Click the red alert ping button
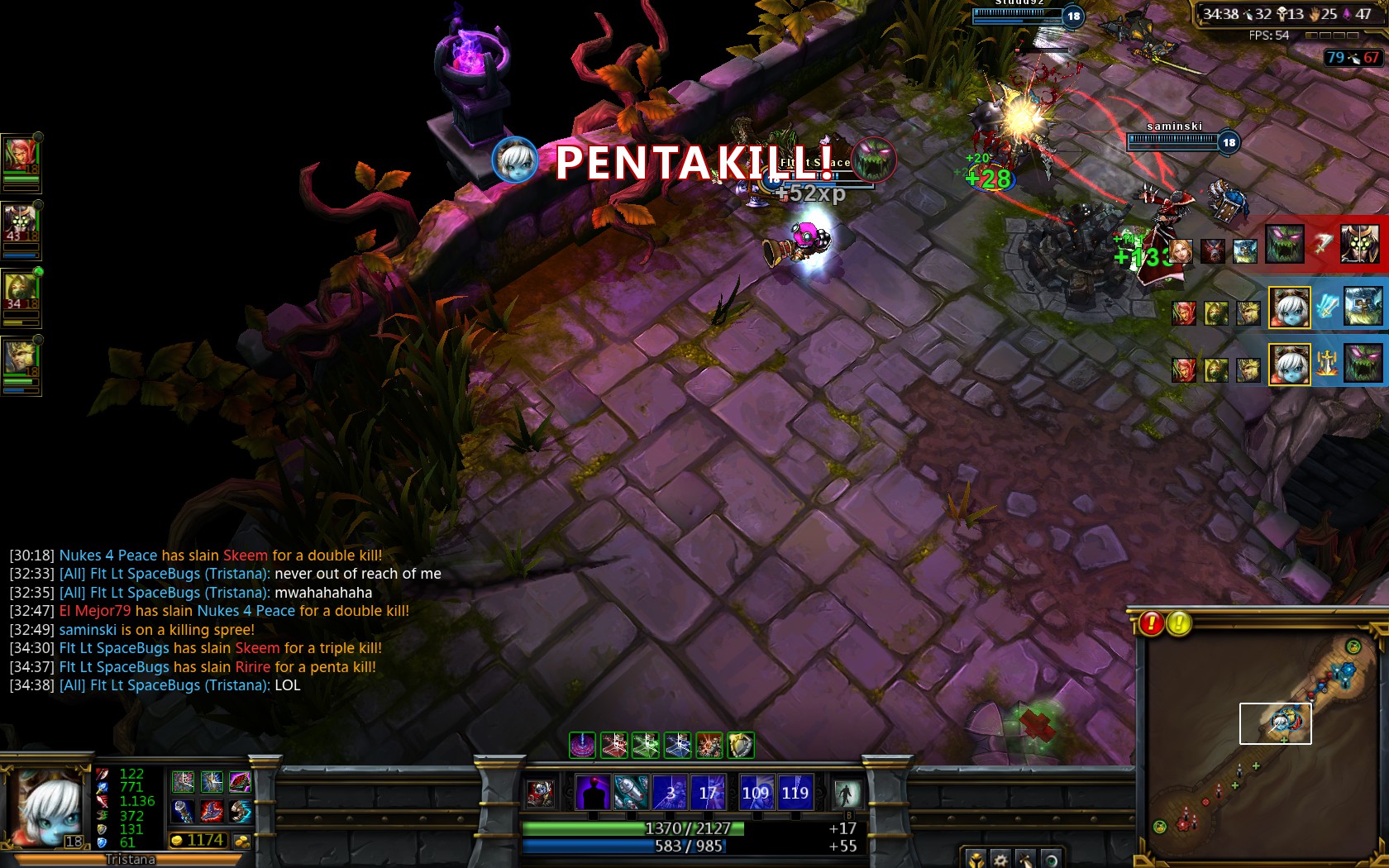1389x868 pixels. 1151,622
